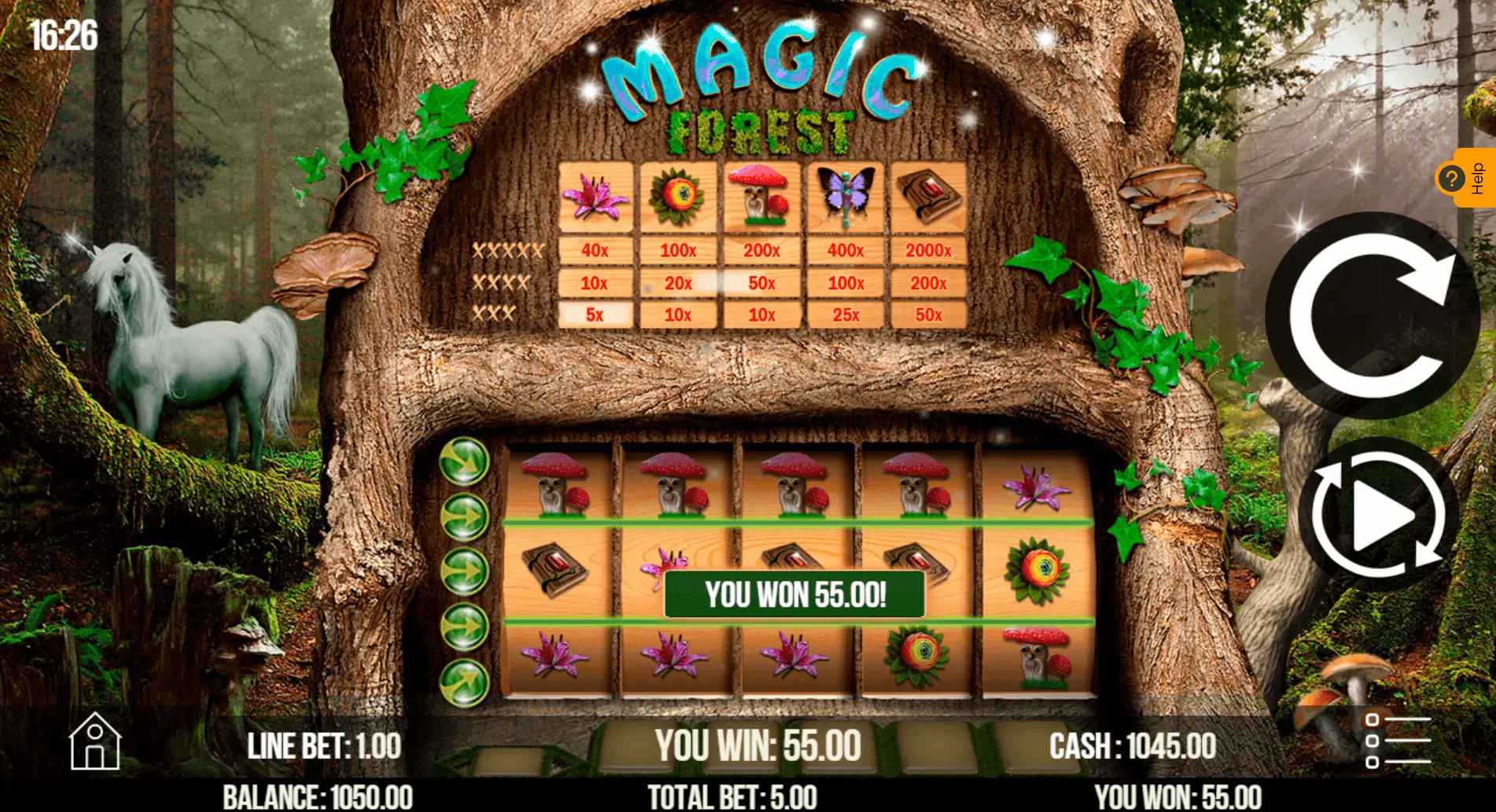This screenshot has width=1496, height=812.
Task: Spin the reels with the large circular arrow
Action: [x=1373, y=315]
